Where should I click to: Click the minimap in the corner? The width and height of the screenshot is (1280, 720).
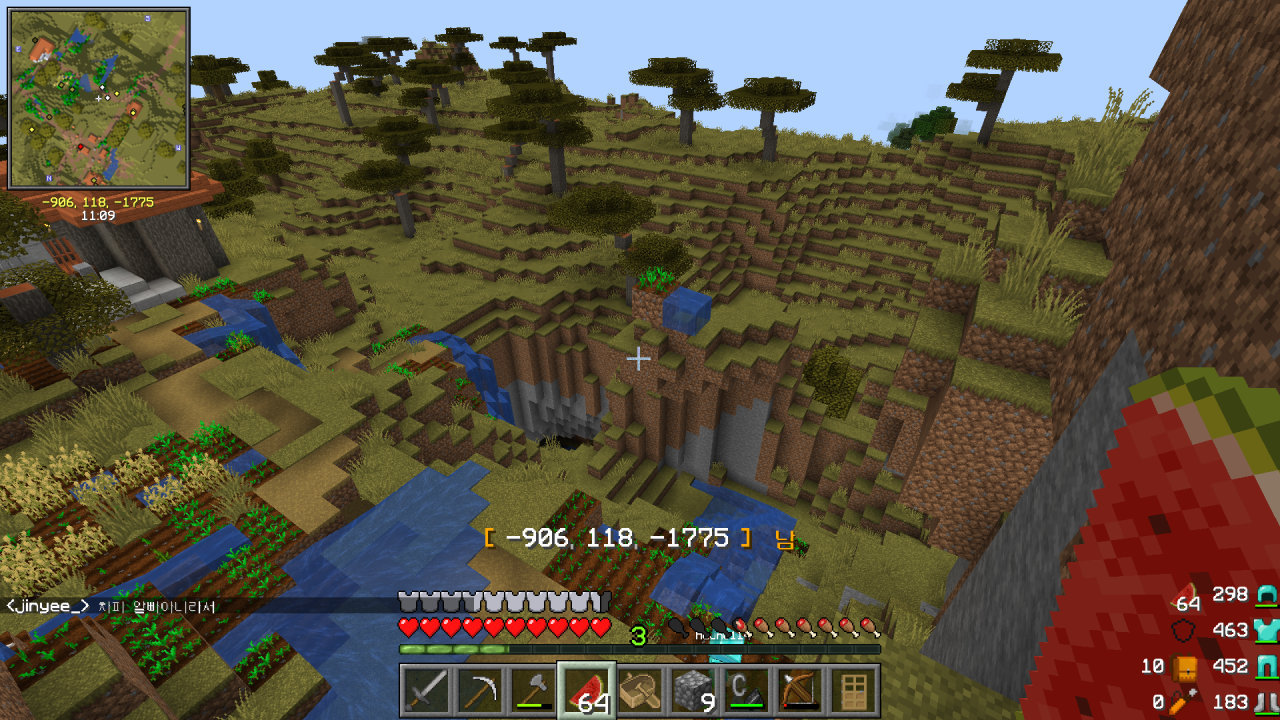pos(99,98)
